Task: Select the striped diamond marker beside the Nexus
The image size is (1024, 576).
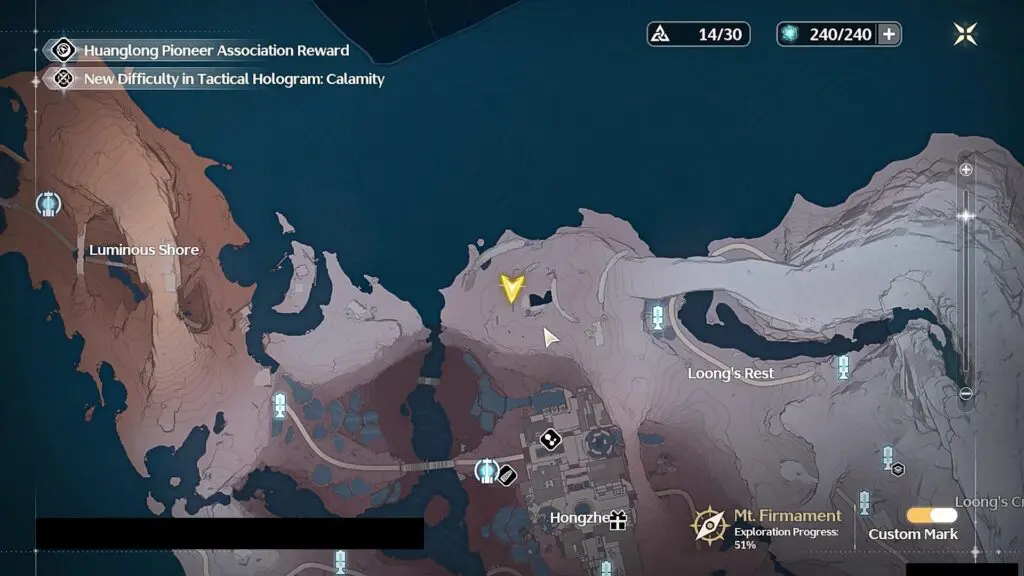Action: 506,475
